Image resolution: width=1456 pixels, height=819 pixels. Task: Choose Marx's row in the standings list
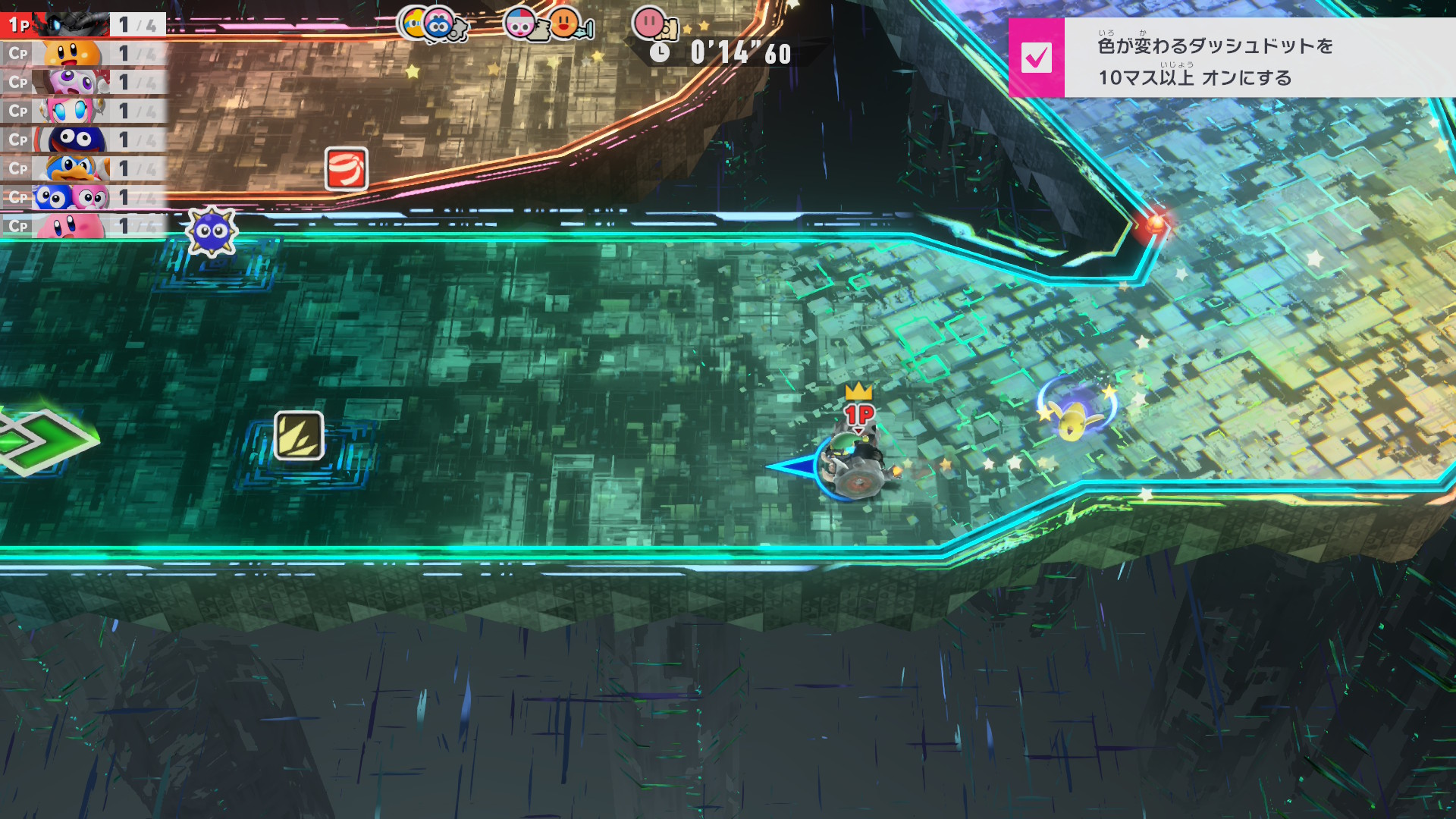pyautogui.click(x=83, y=82)
